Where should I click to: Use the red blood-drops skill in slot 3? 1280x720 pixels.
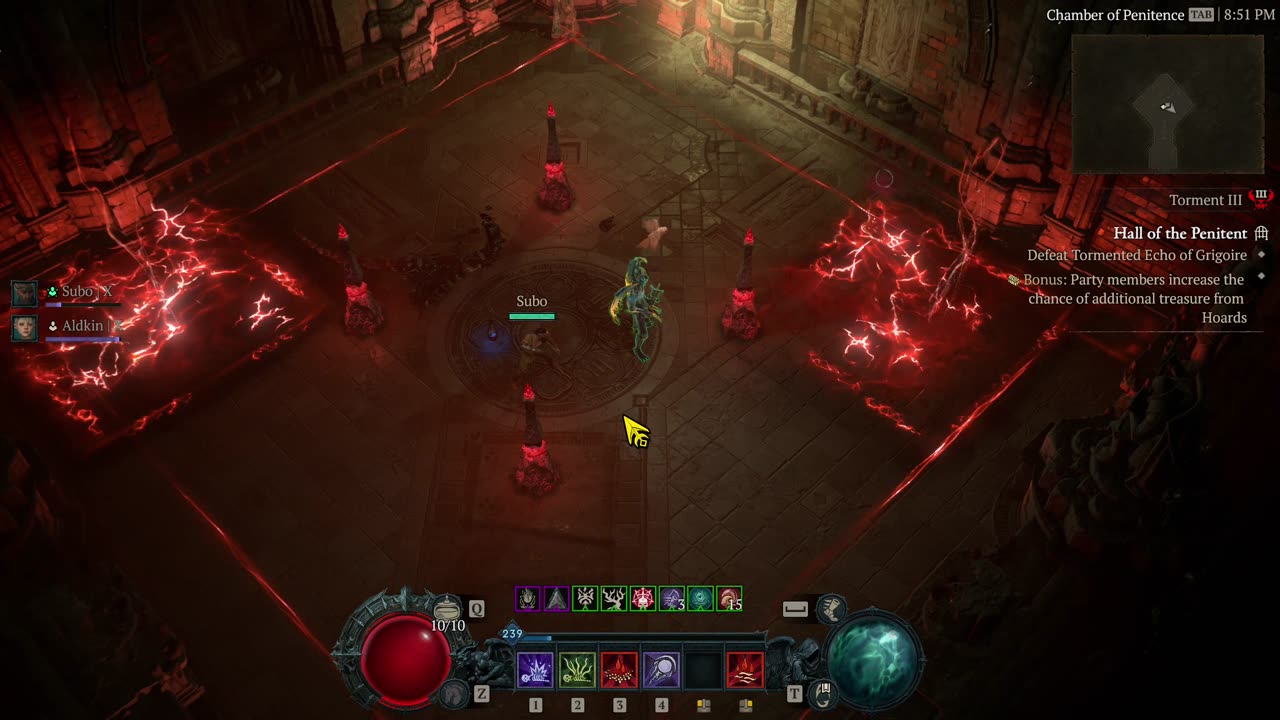[619, 670]
